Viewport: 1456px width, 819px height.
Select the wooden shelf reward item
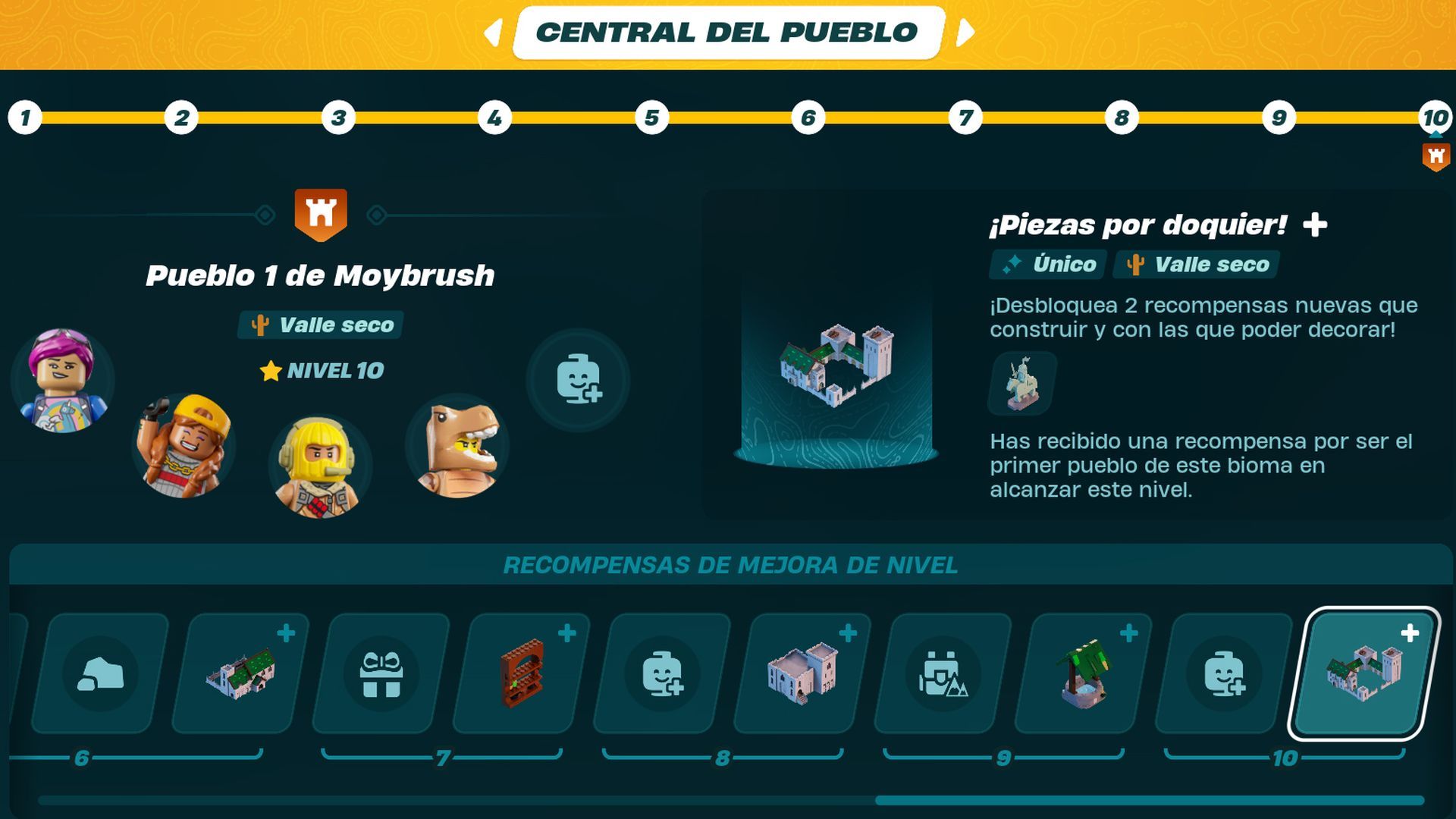(523, 675)
